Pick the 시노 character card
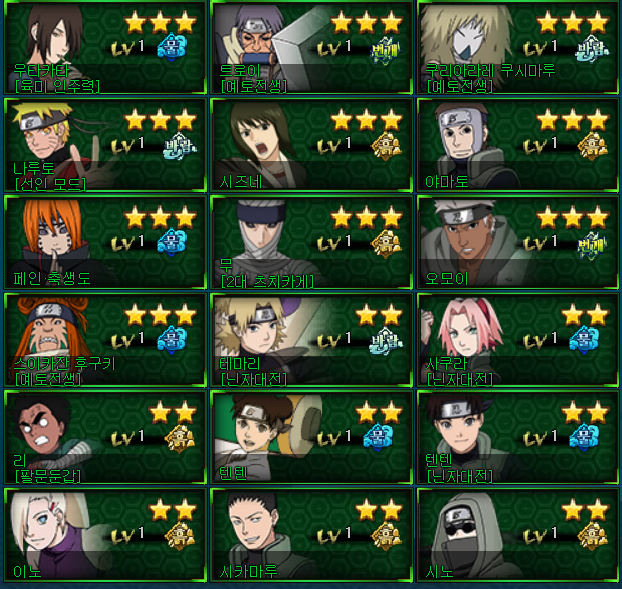The image size is (622, 589). [x=517, y=535]
